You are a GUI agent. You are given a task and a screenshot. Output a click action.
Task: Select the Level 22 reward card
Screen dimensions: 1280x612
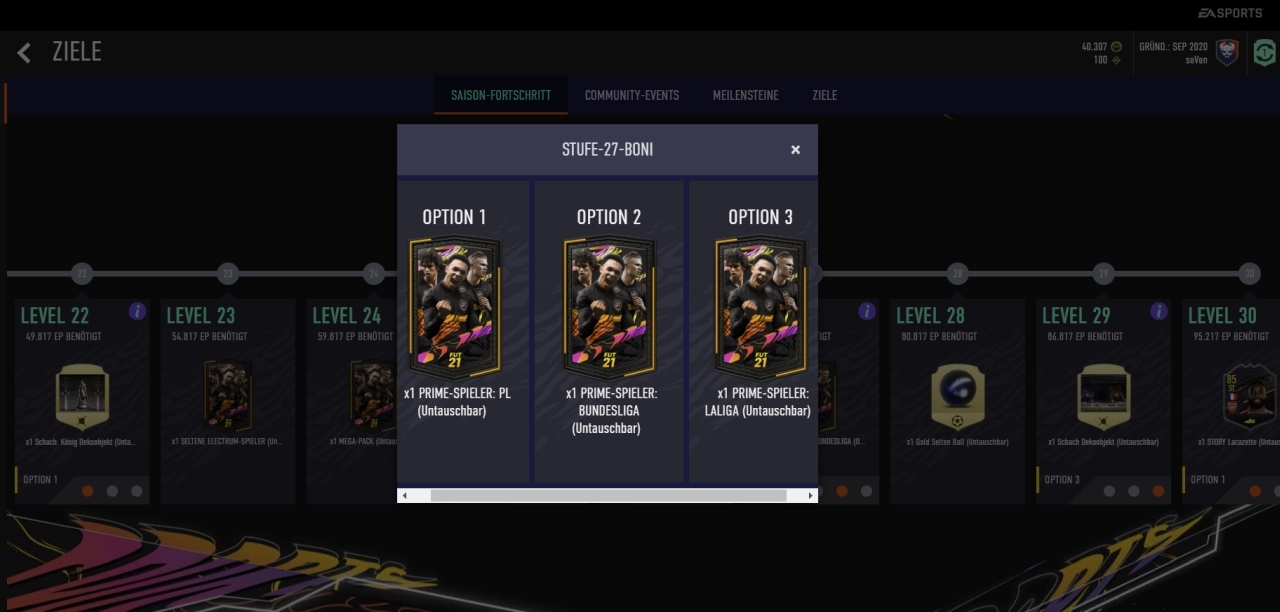[x=81, y=395]
